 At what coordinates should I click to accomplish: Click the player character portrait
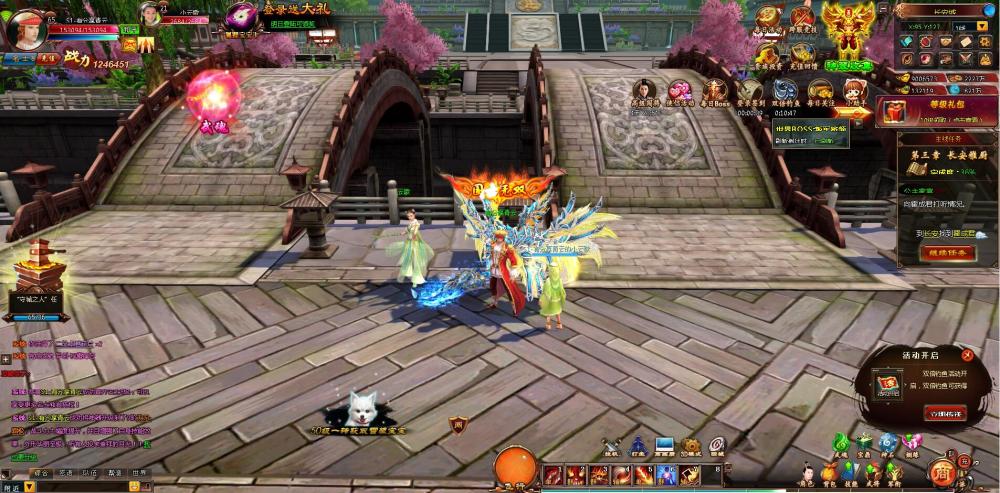tap(26, 28)
